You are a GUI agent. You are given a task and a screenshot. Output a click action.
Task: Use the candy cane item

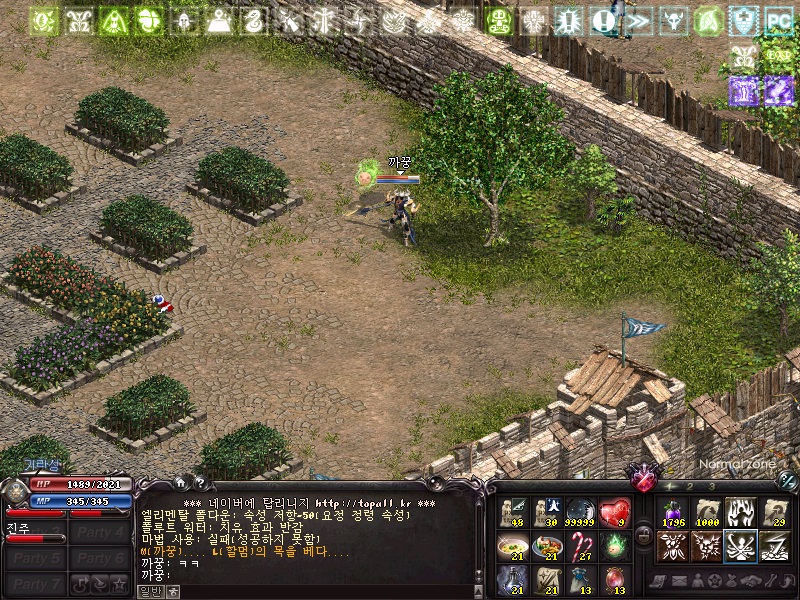[x=581, y=546]
